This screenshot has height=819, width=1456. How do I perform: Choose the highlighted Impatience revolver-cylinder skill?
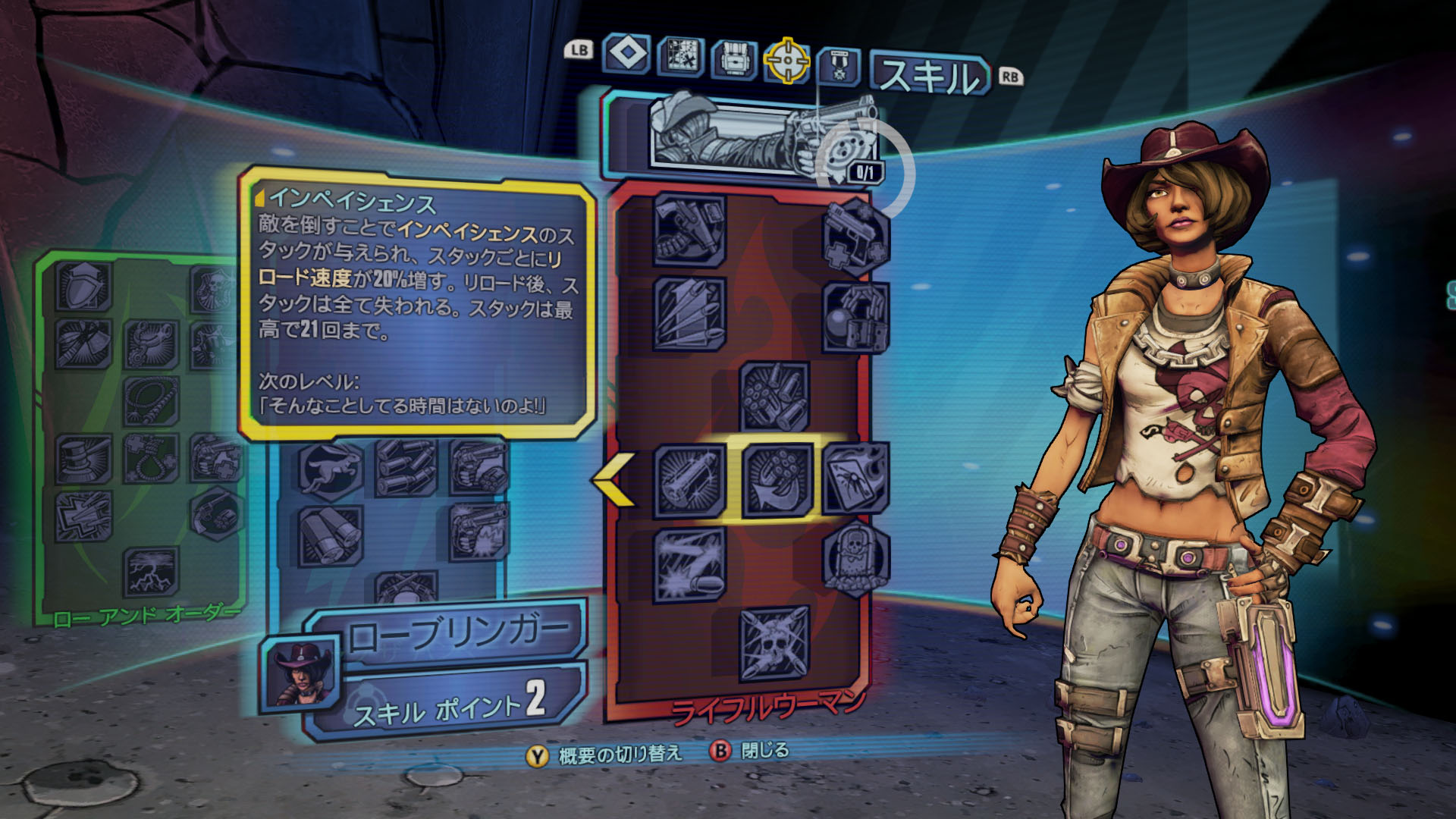[776, 481]
